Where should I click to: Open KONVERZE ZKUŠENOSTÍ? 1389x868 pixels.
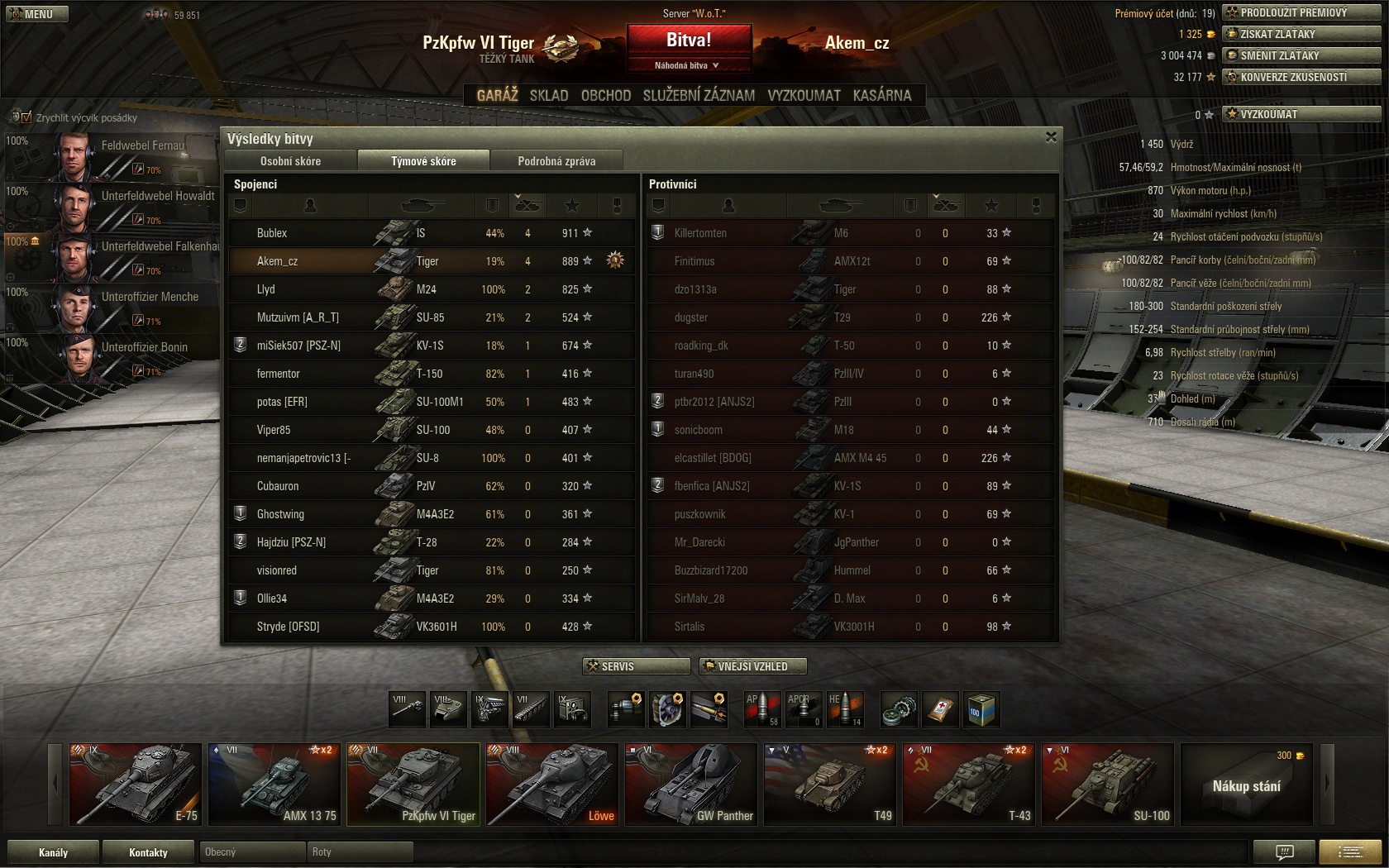pos(1301,77)
